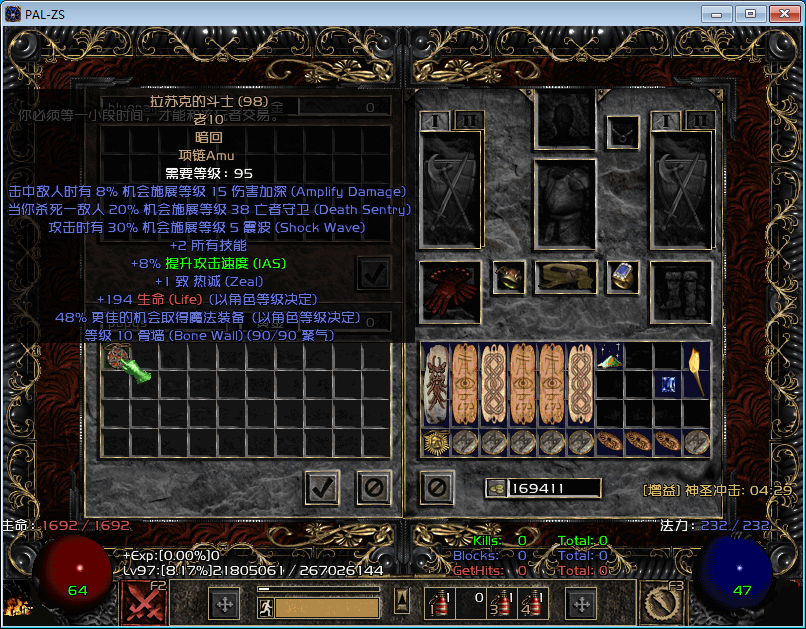Open the right skill selector
Viewport: 806px width, 629px height.
pos(660,603)
